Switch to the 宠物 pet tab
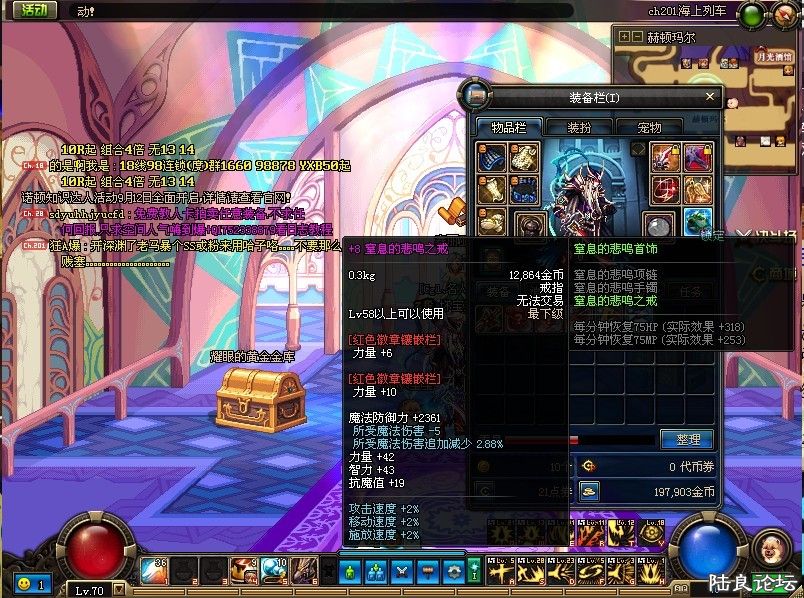This screenshot has height=598, width=804. (650, 127)
